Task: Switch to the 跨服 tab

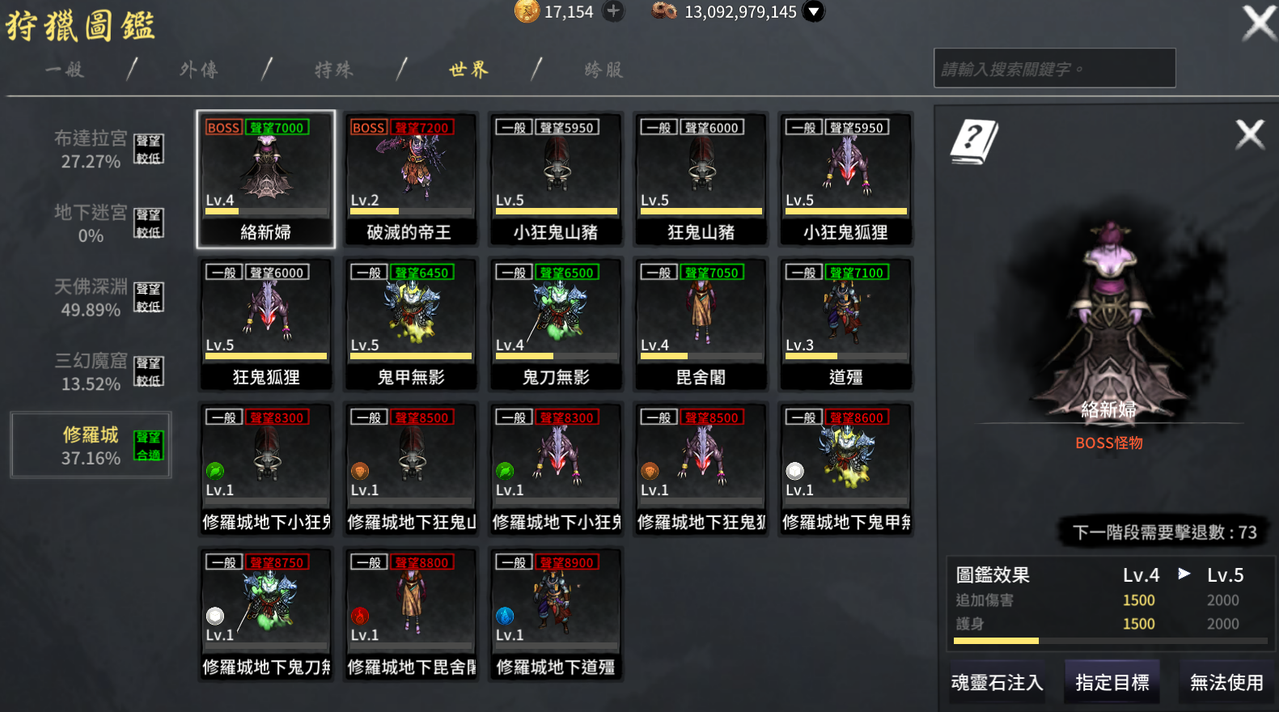Action: 604,70
